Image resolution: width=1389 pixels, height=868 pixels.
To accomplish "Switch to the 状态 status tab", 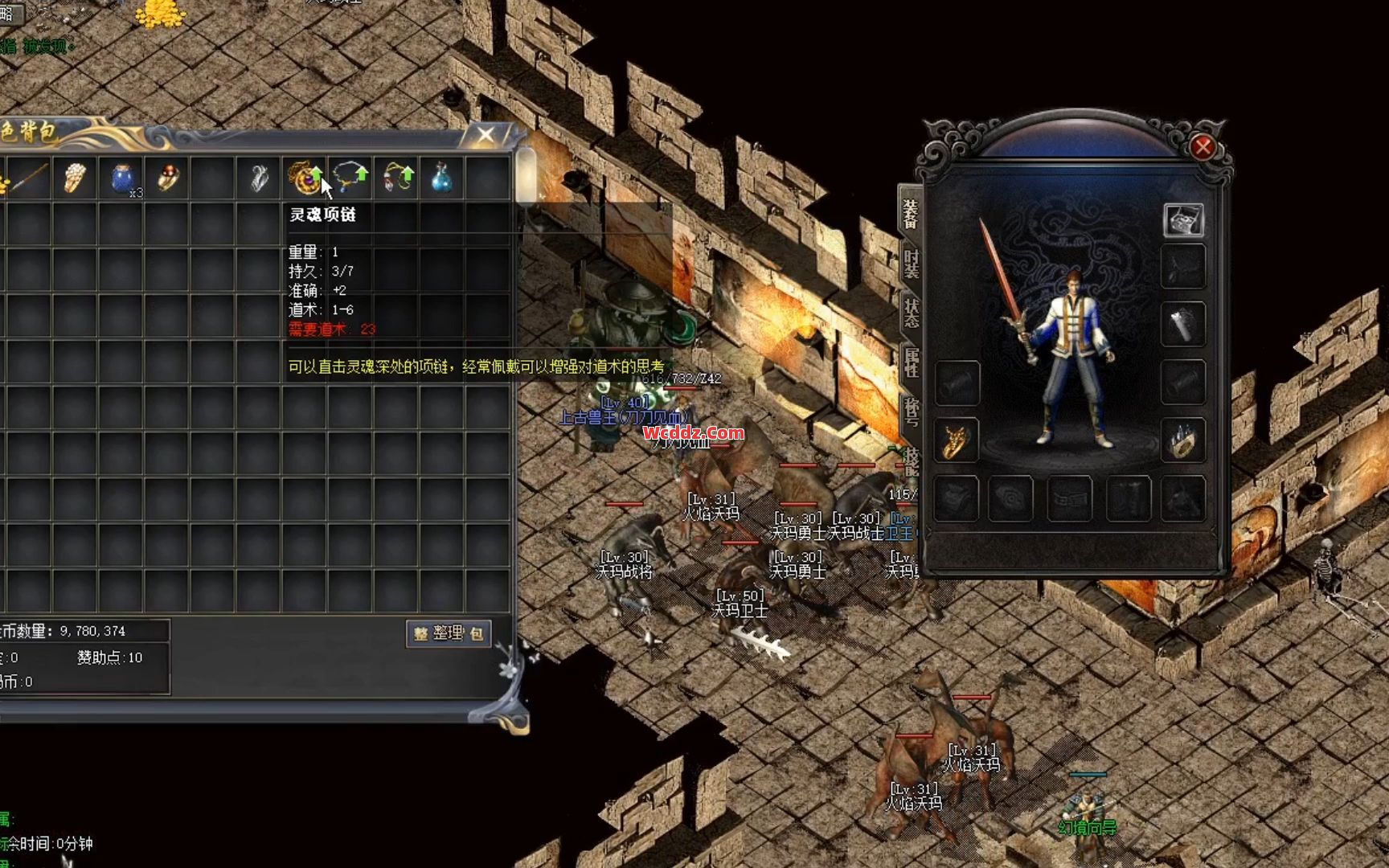I will click(911, 313).
